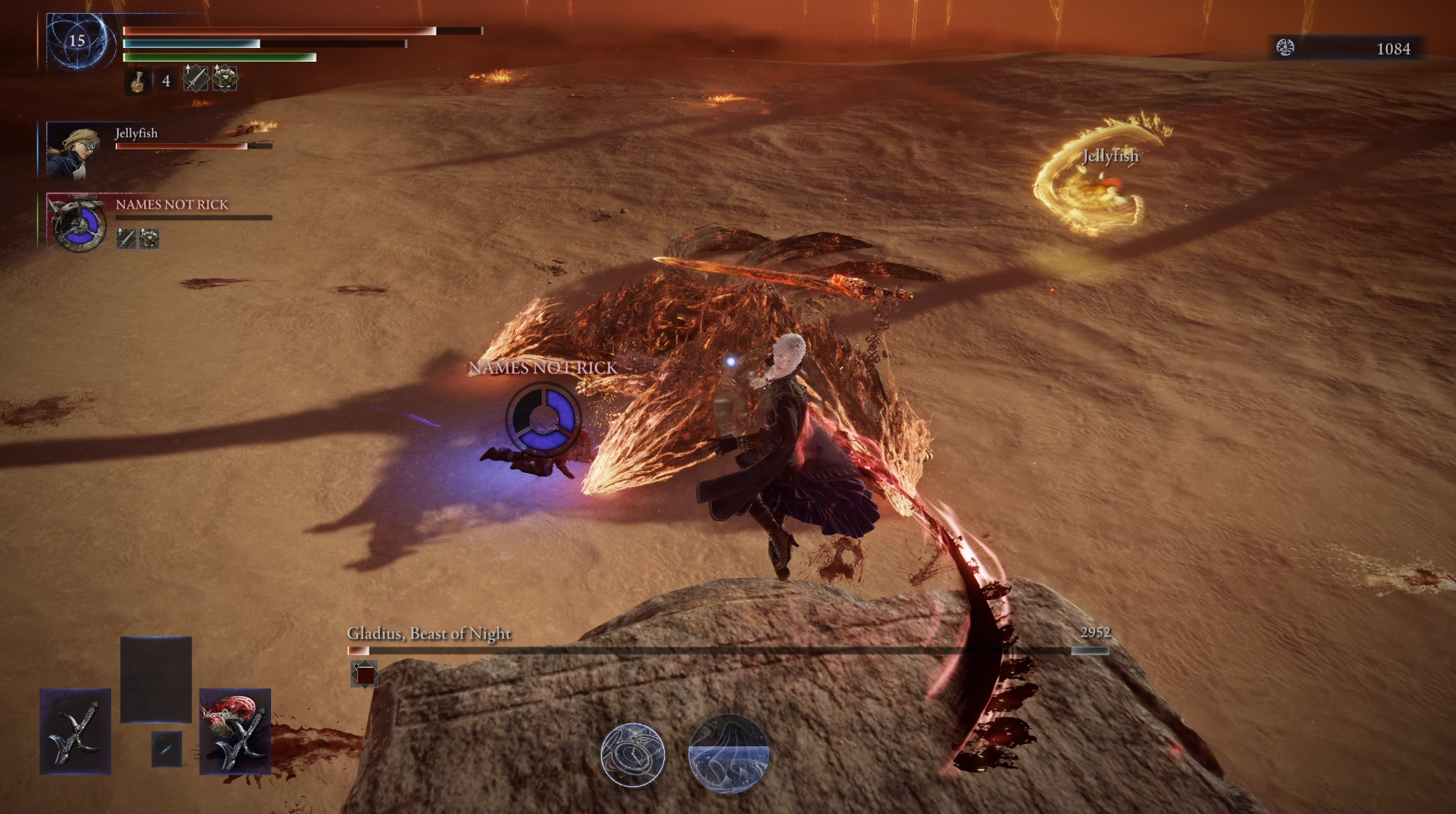The width and height of the screenshot is (1456, 814).
Task: Inspect your own armor defense-up buff icon
Action: [225, 78]
